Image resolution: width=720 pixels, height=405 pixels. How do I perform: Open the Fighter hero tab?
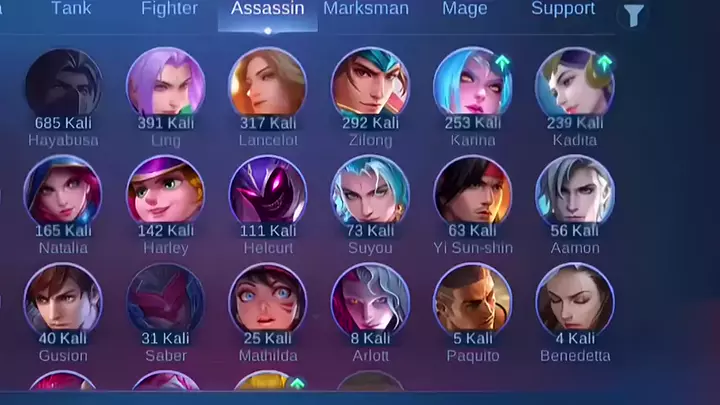click(169, 9)
